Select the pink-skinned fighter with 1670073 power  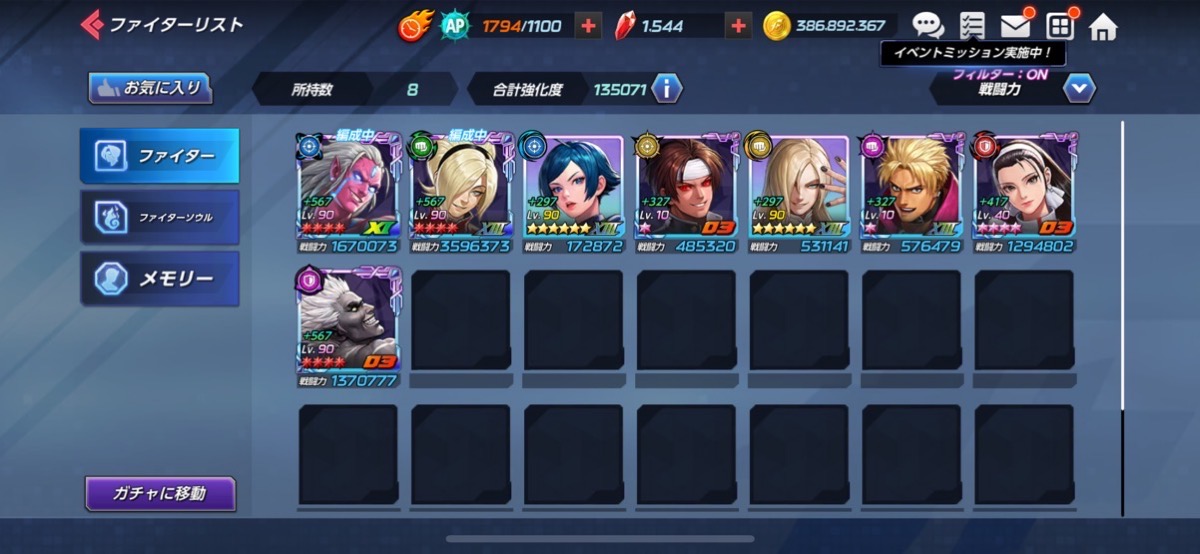click(x=349, y=192)
